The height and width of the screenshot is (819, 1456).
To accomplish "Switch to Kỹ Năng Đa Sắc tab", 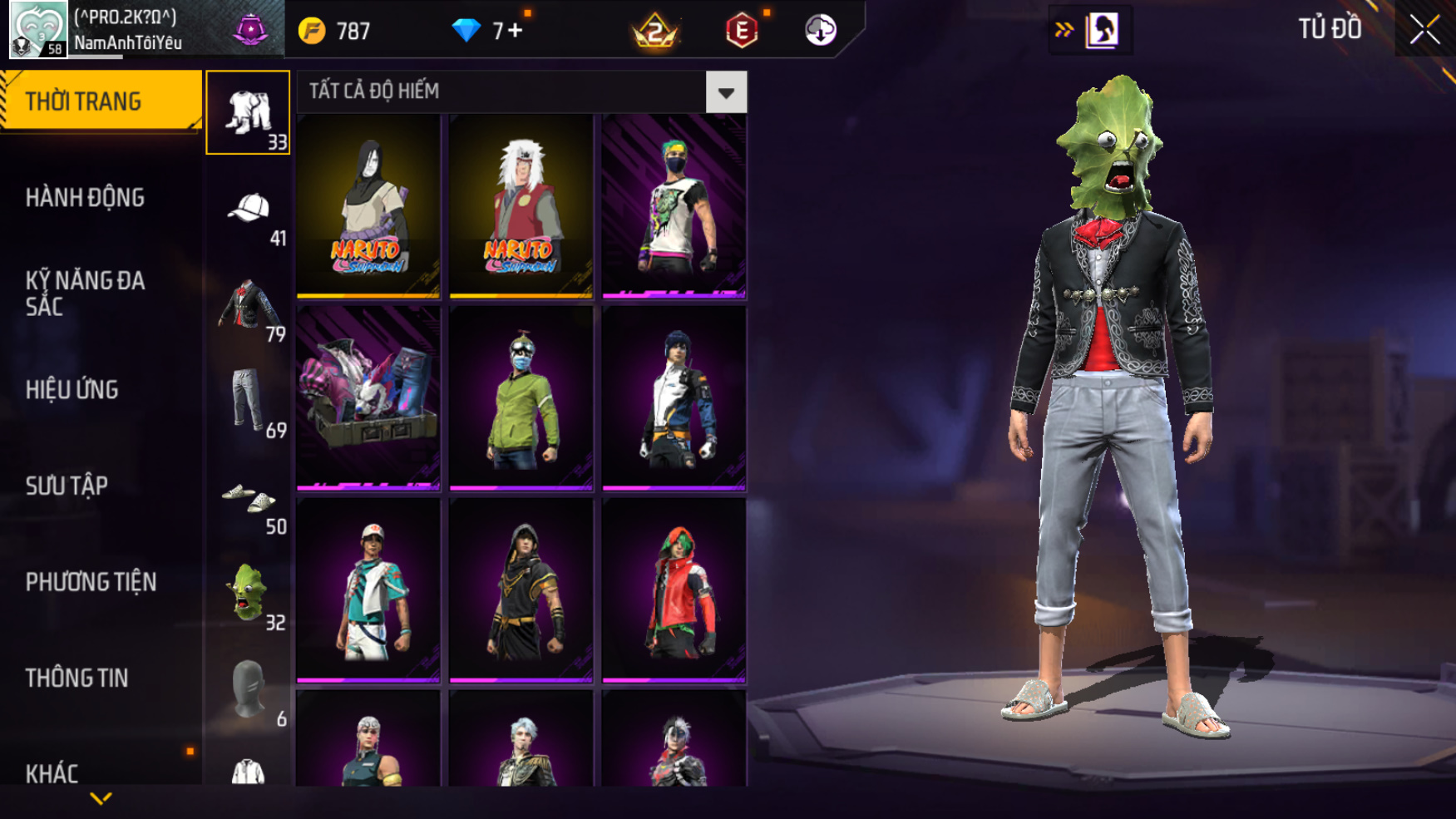I will click(x=85, y=294).
